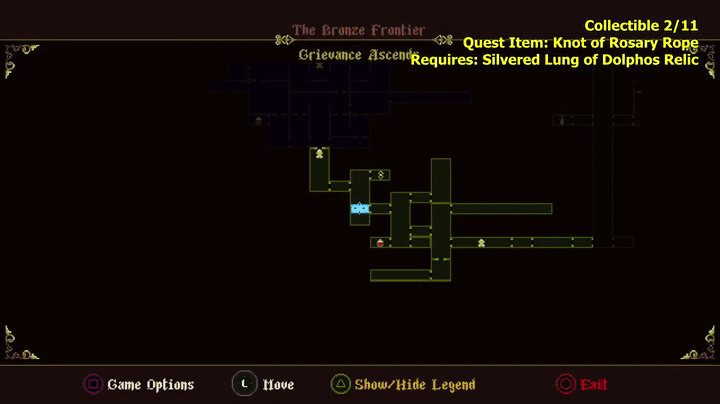The image size is (720, 404).
Task: Select the blue highlighted current-room cell
Action: [360, 208]
